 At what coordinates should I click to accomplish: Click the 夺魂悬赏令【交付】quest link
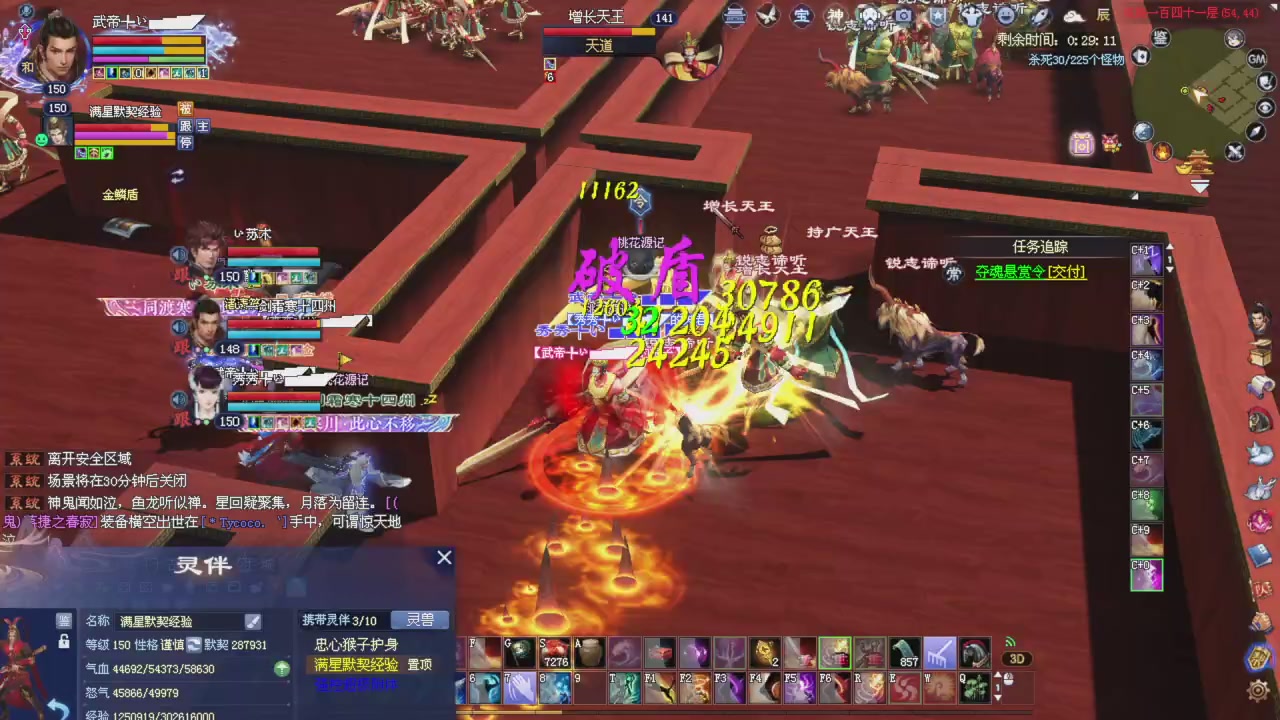[1029, 272]
